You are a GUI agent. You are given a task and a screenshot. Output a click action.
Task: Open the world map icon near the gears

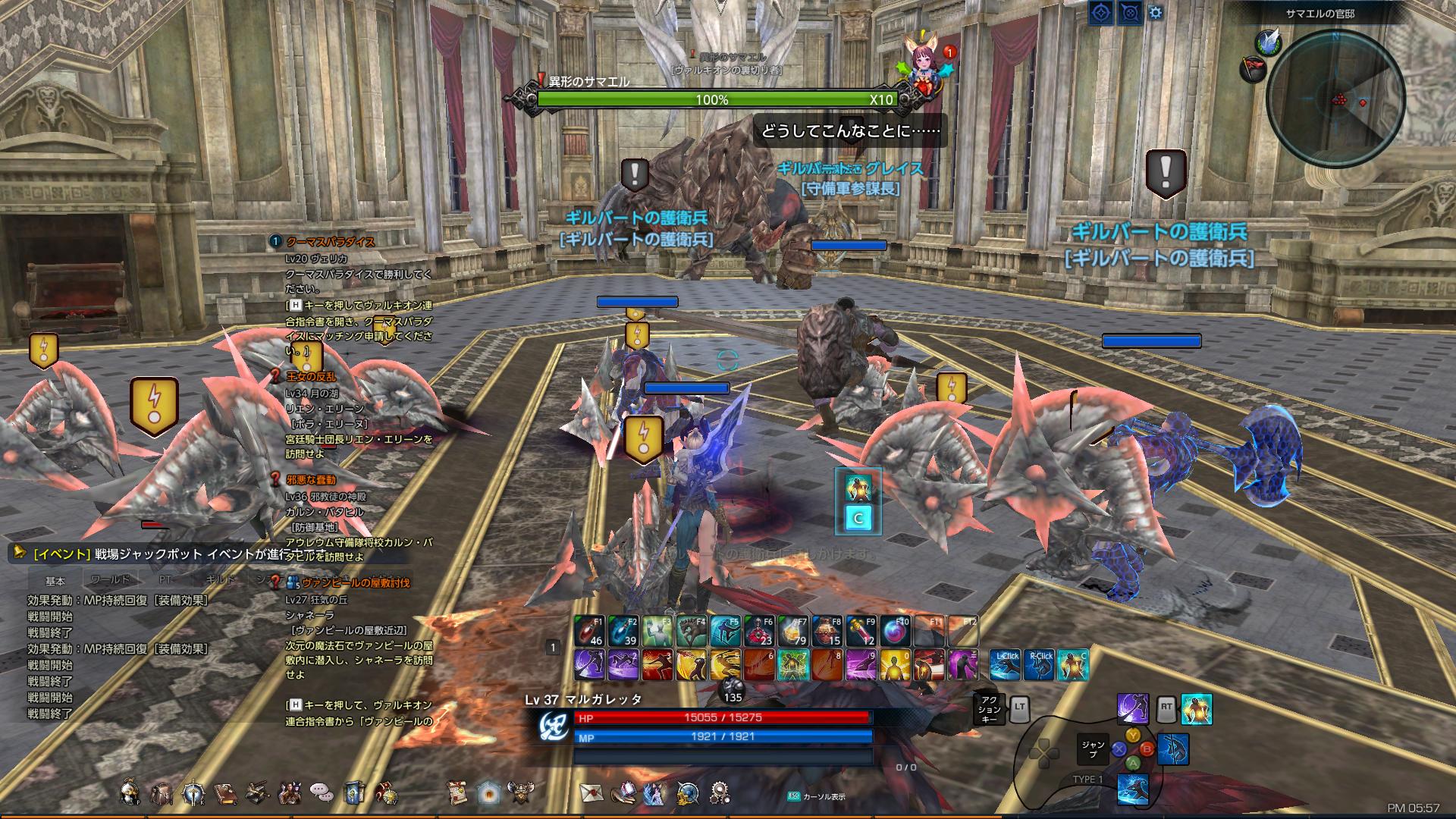(688, 793)
